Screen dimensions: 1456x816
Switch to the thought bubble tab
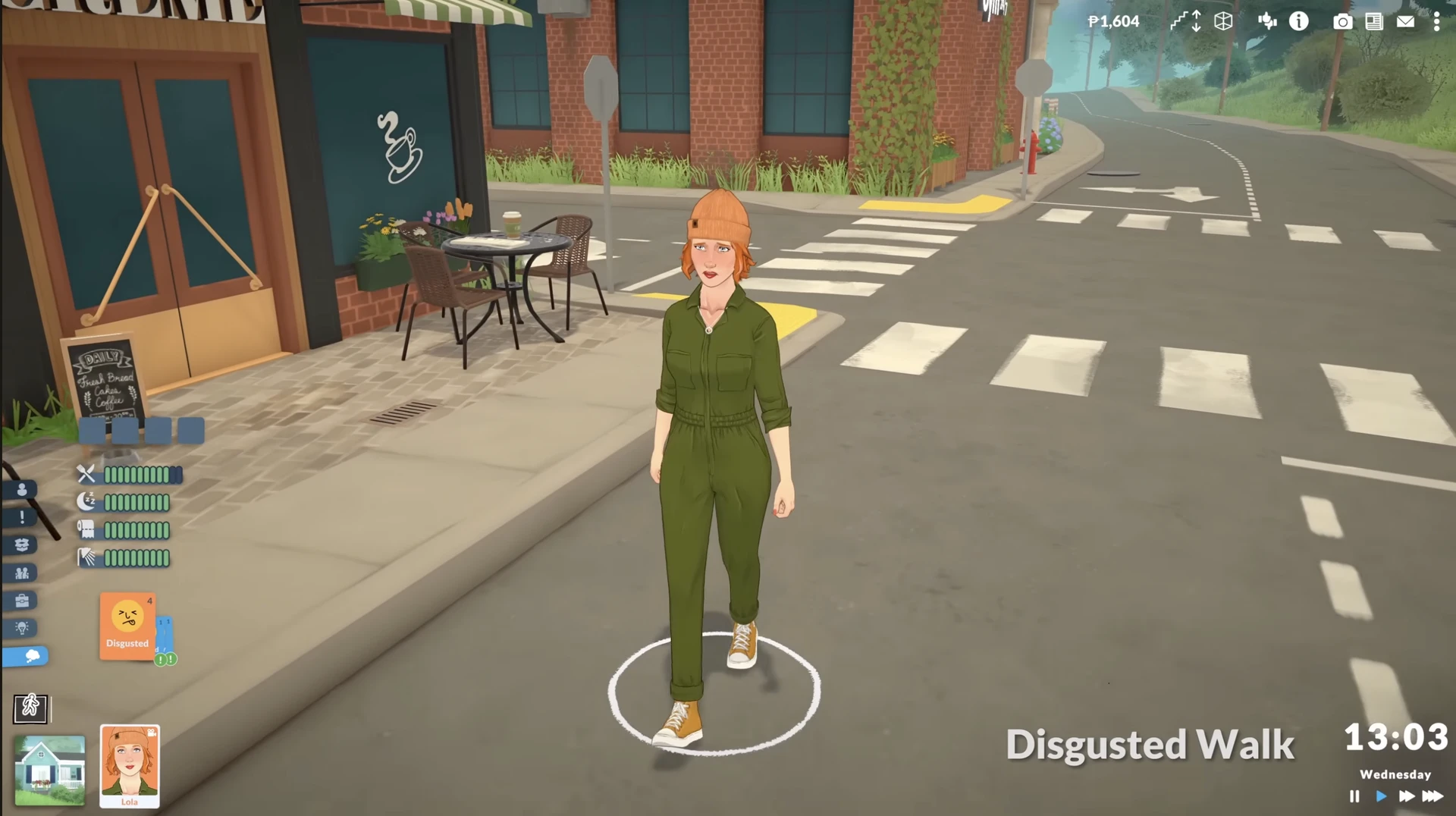pyautogui.click(x=27, y=656)
